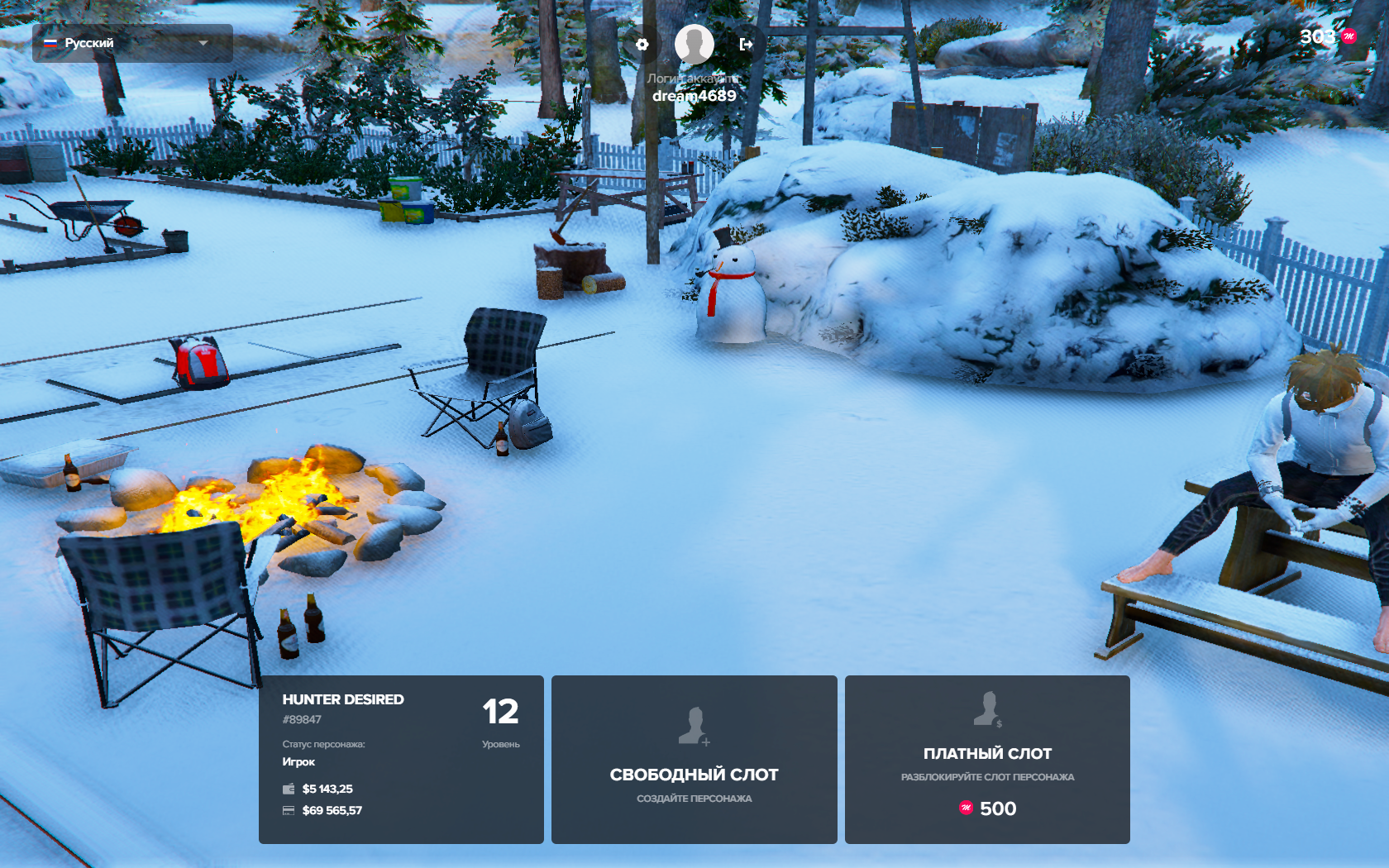Unlock the Платный слот for 500
Image resolution: width=1389 pixels, height=868 pixels.
(x=987, y=759)
